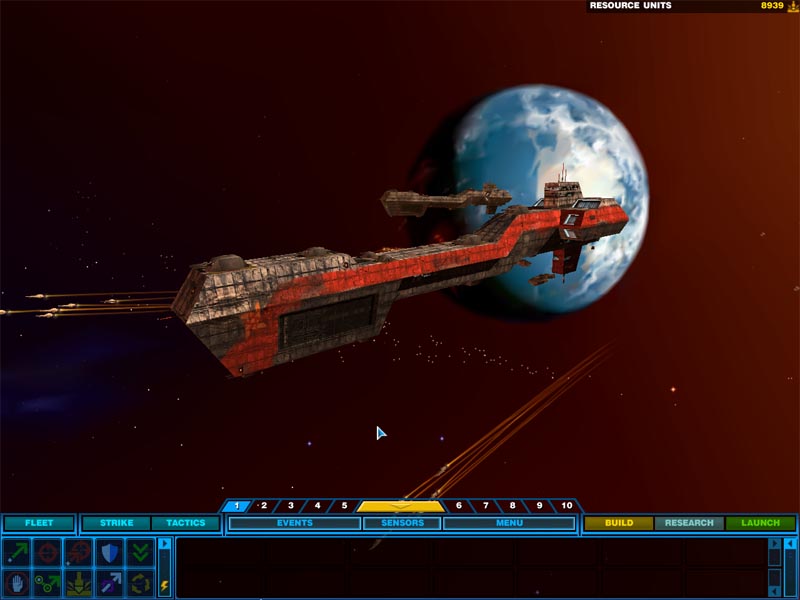Image resolution: width=800 pixels, height=600 pixels.
Task: Open the Build manager
Action: [x=619, y=523]
